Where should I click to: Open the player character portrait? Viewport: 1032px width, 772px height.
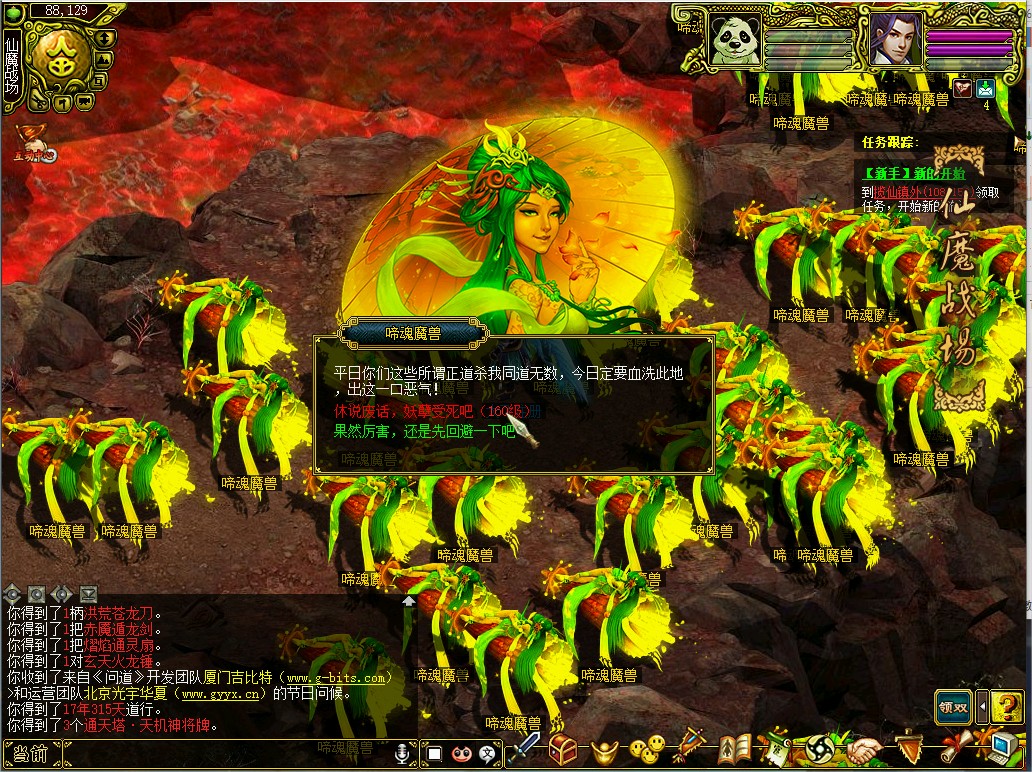coord(894,40)
